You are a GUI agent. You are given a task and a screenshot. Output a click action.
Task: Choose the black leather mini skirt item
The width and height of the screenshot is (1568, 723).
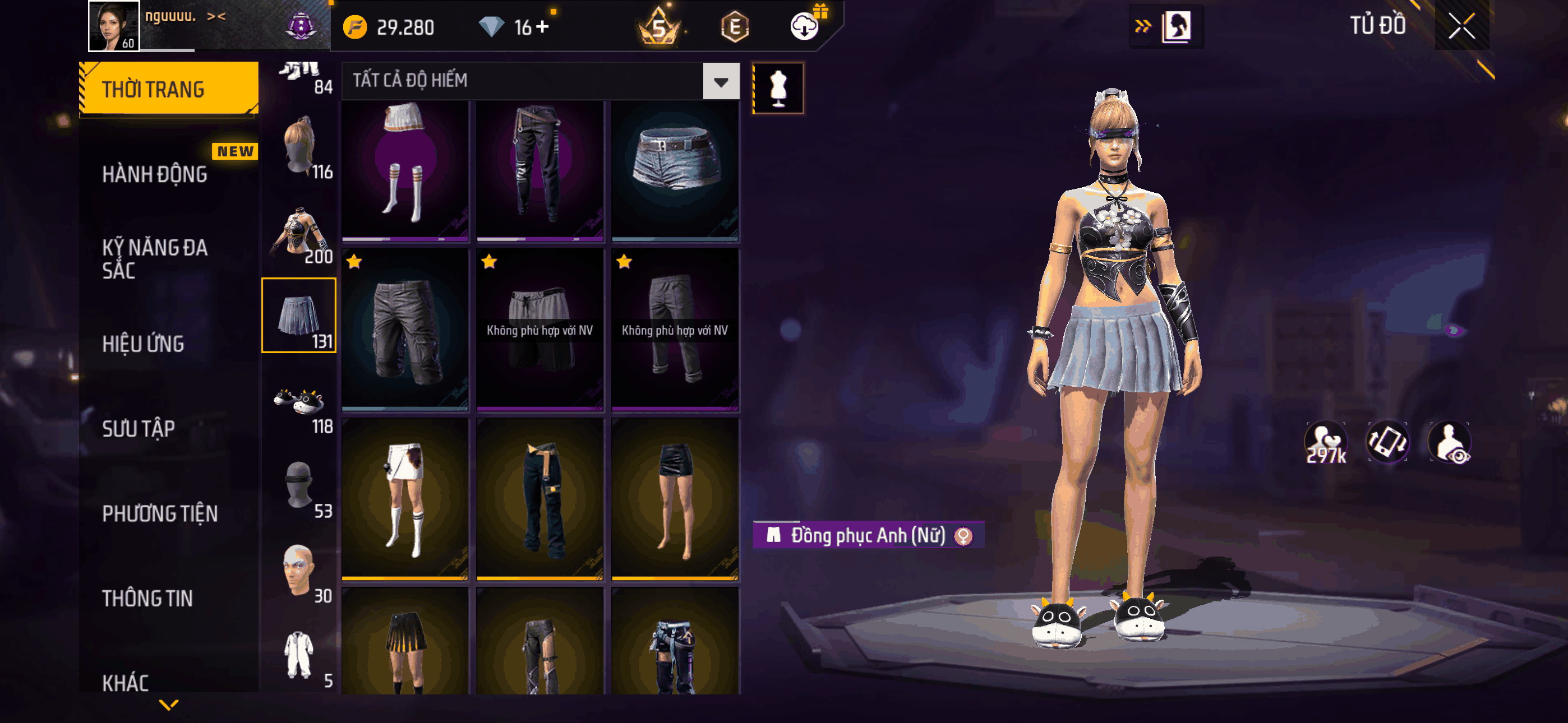click(x=675, y=498)
